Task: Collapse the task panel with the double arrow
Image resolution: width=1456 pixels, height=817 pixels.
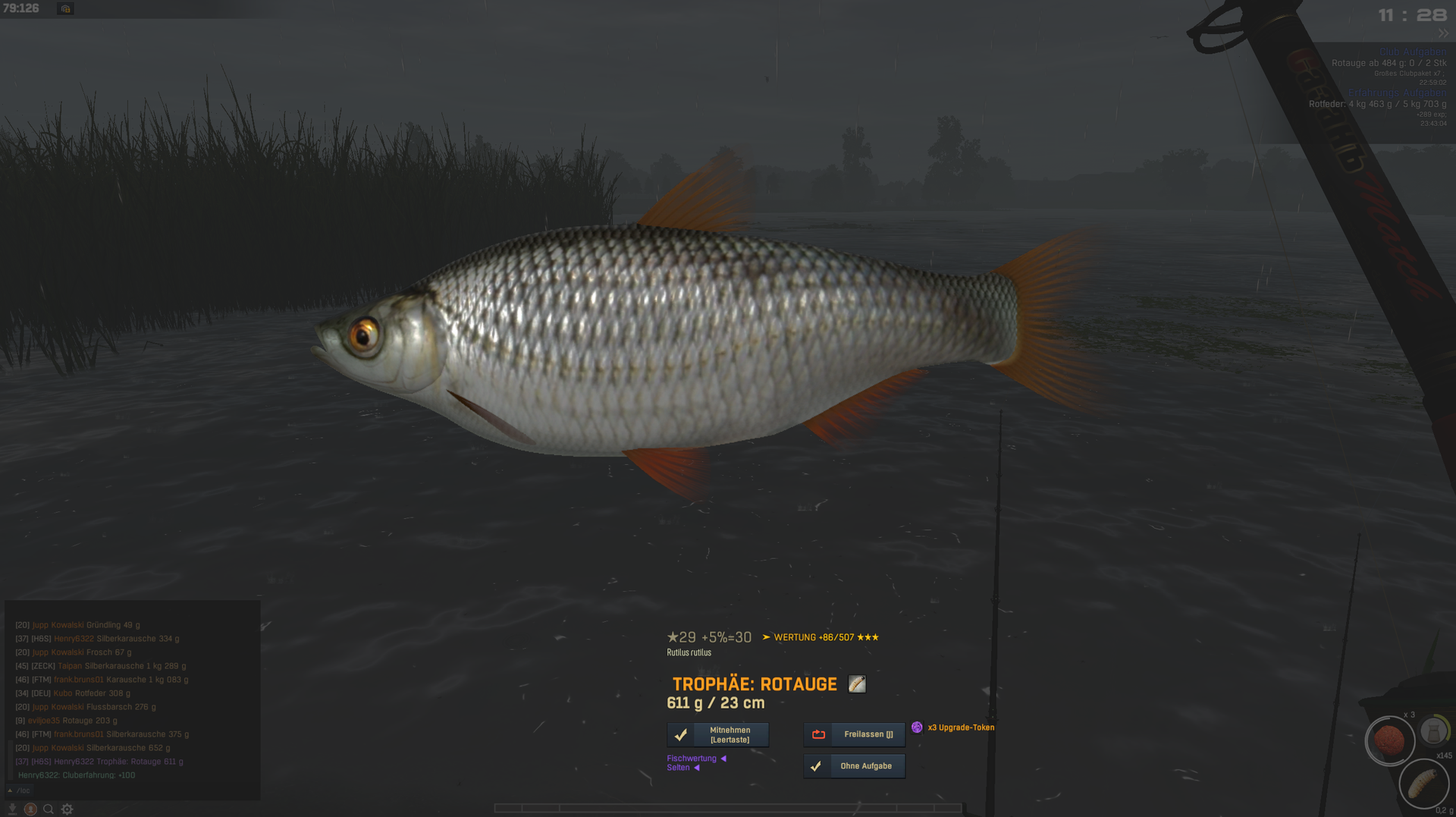Action: 1442,33
